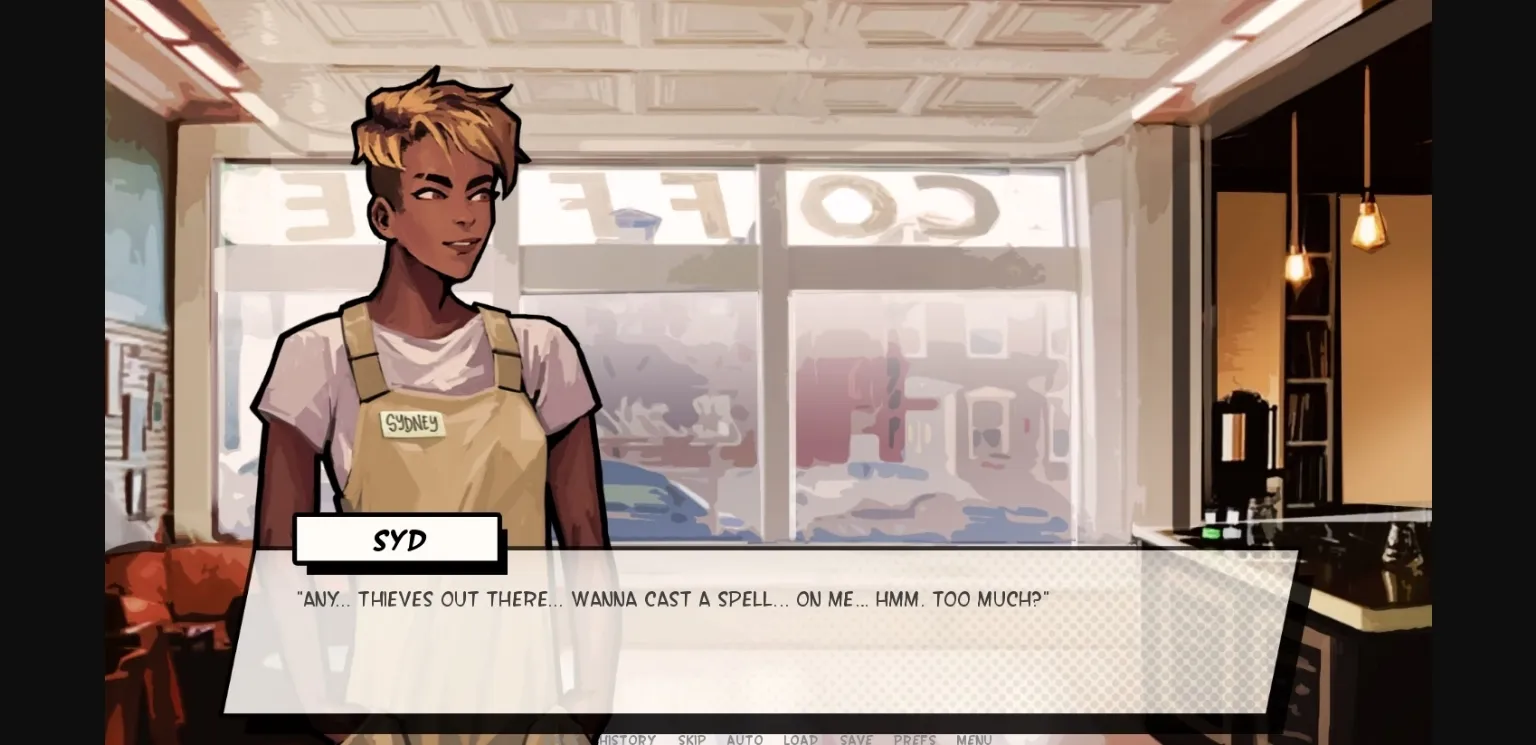The image size is (1536, 745).
Task: Open the main Menu
Action: click(973, 740)
